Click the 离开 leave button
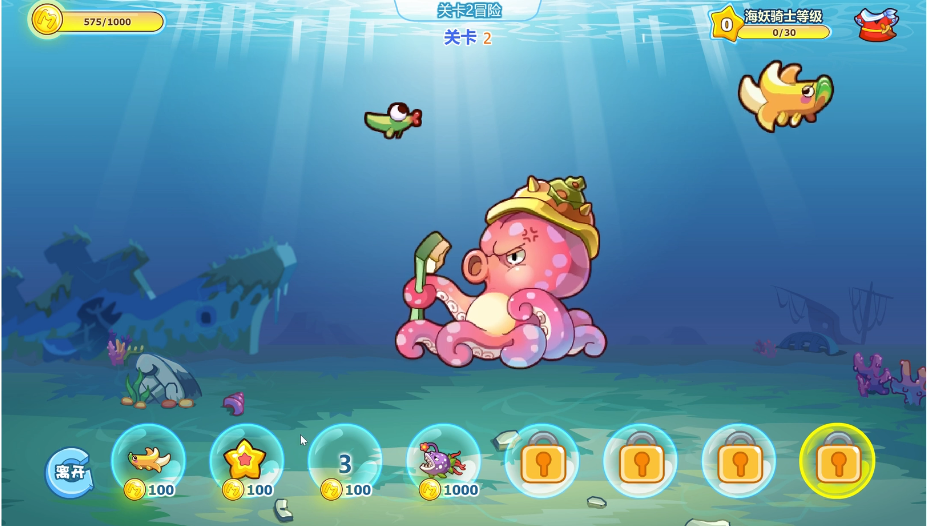 click(x=69, y=472)
